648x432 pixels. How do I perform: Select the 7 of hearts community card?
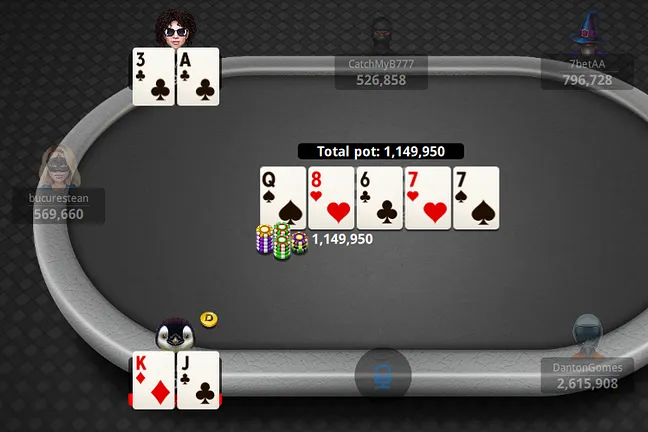[428, 197]
